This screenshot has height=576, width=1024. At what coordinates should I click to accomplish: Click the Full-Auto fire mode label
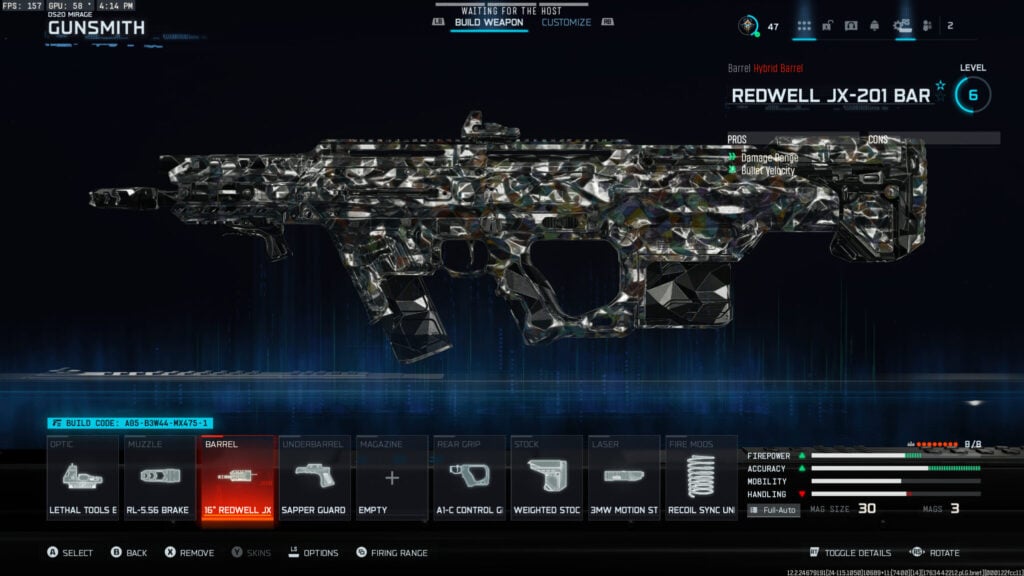pyautogui.click(x=774, y=510)
